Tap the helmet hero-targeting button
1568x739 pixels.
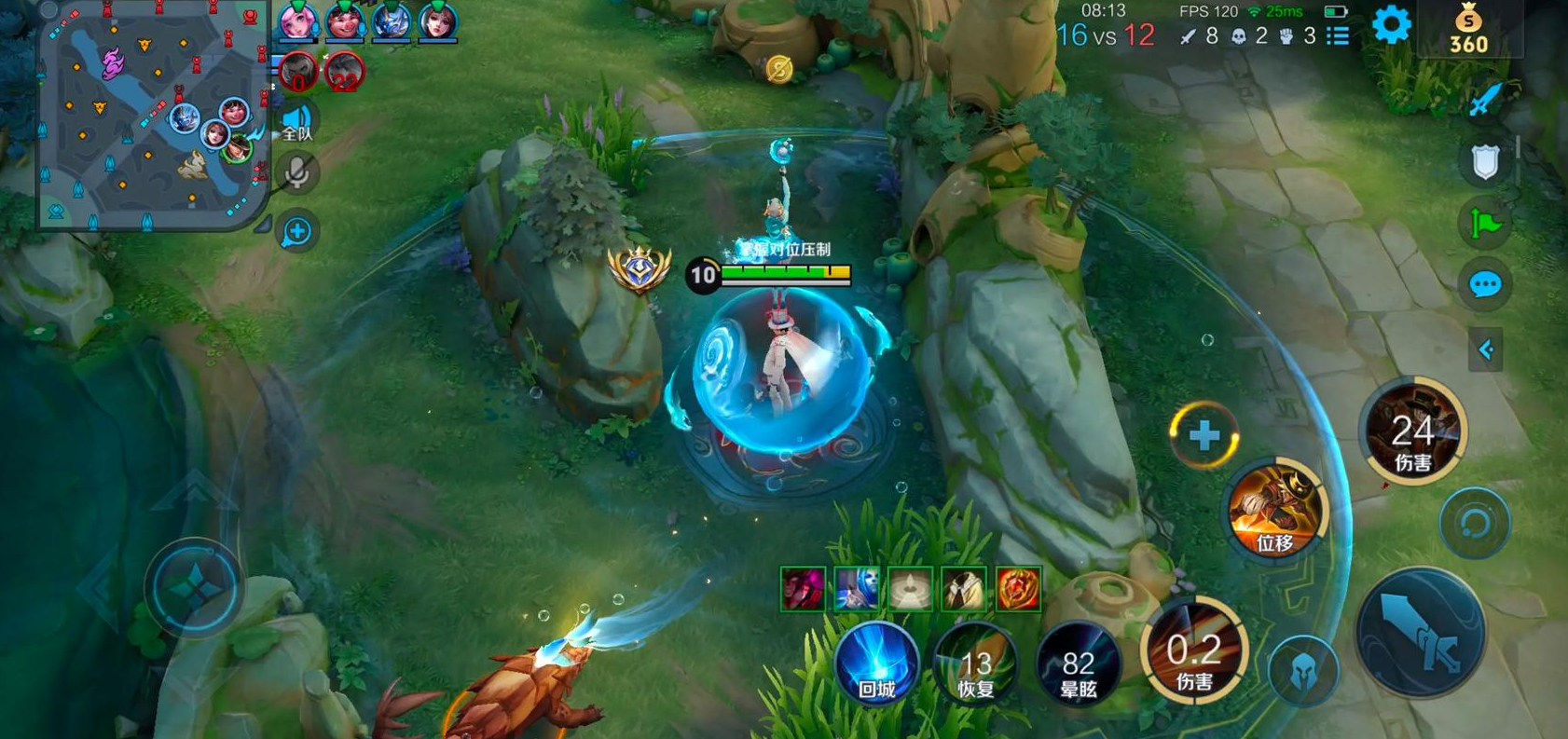(x=1303, y=670)
